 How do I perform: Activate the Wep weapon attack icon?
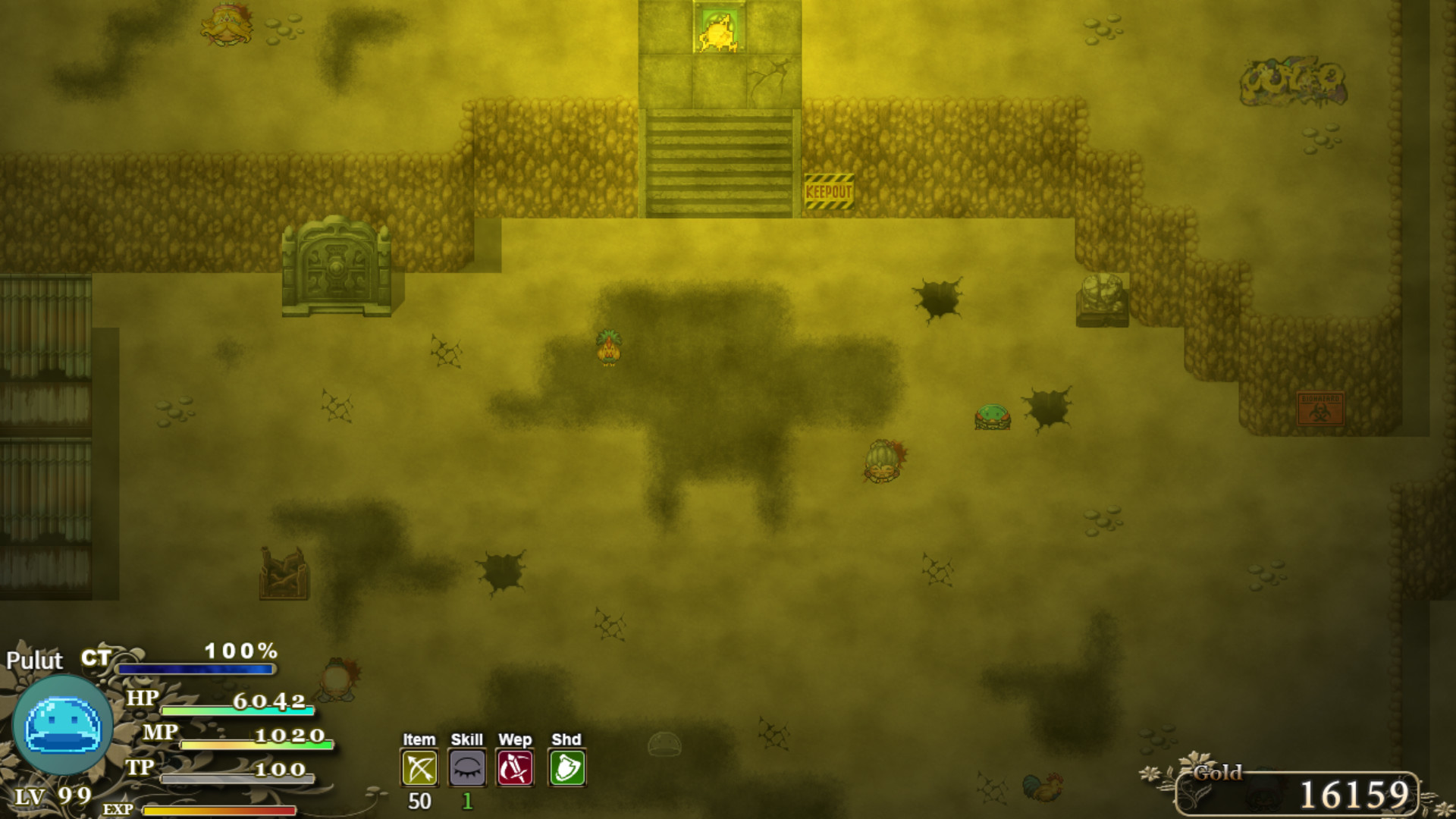coord(516,767)
